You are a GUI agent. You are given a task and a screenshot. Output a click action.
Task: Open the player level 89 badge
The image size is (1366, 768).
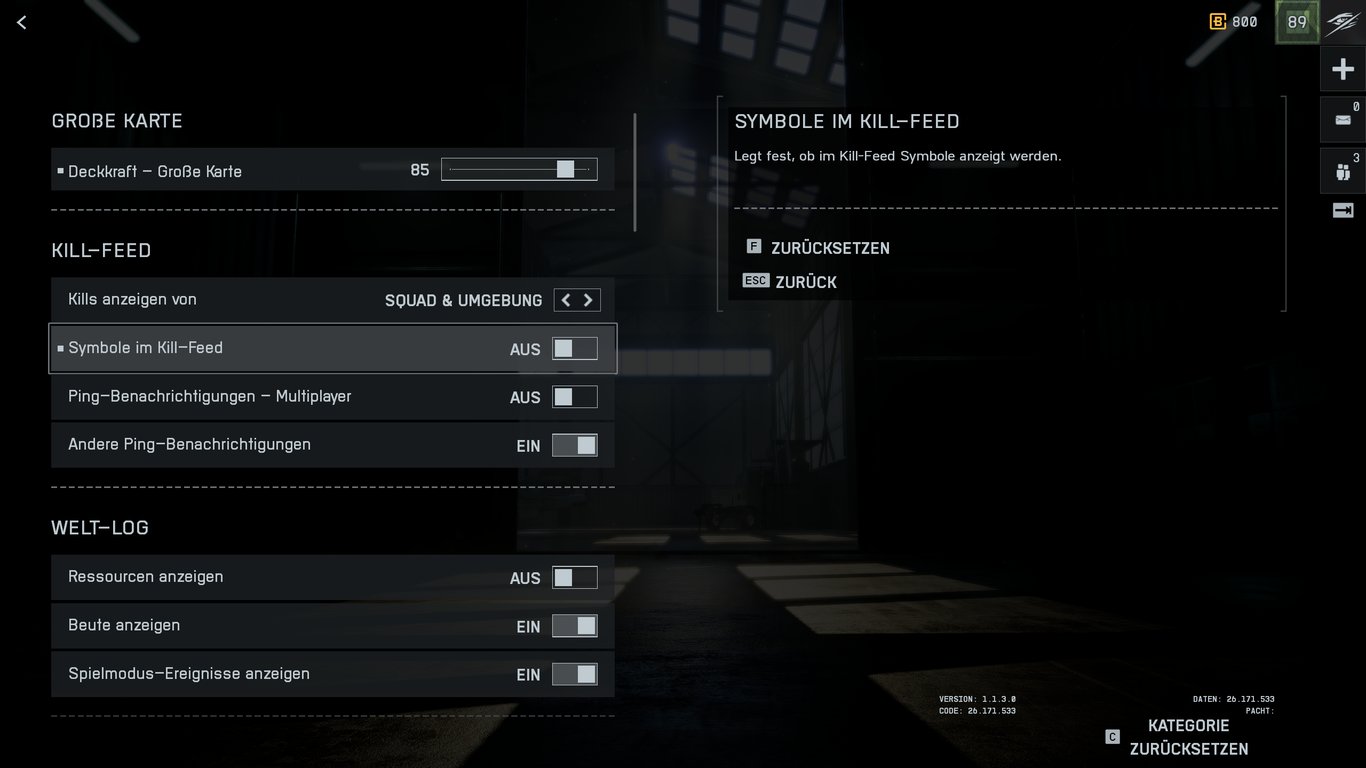point(1296,21)
